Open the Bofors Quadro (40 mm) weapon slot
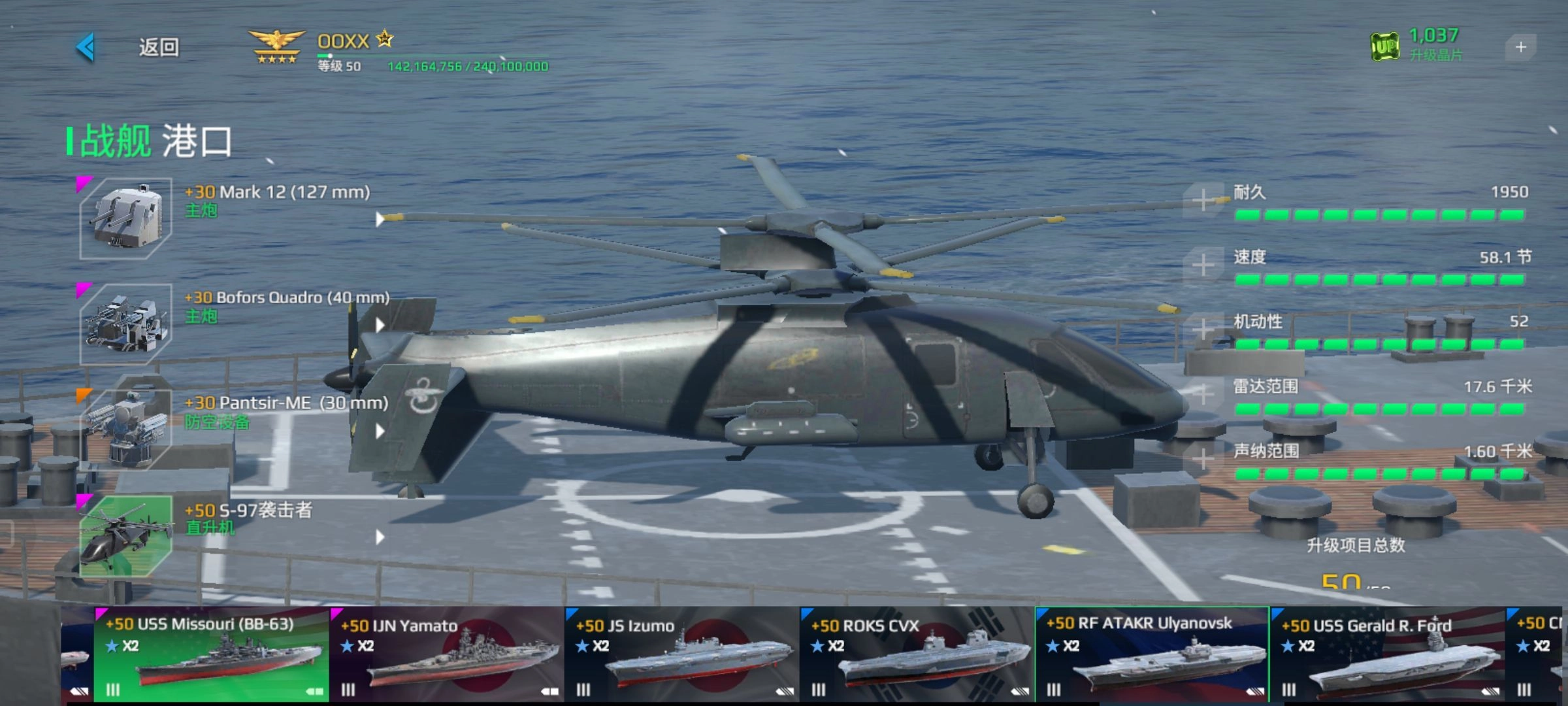1568x706 pixels. (x=125, y=324)
